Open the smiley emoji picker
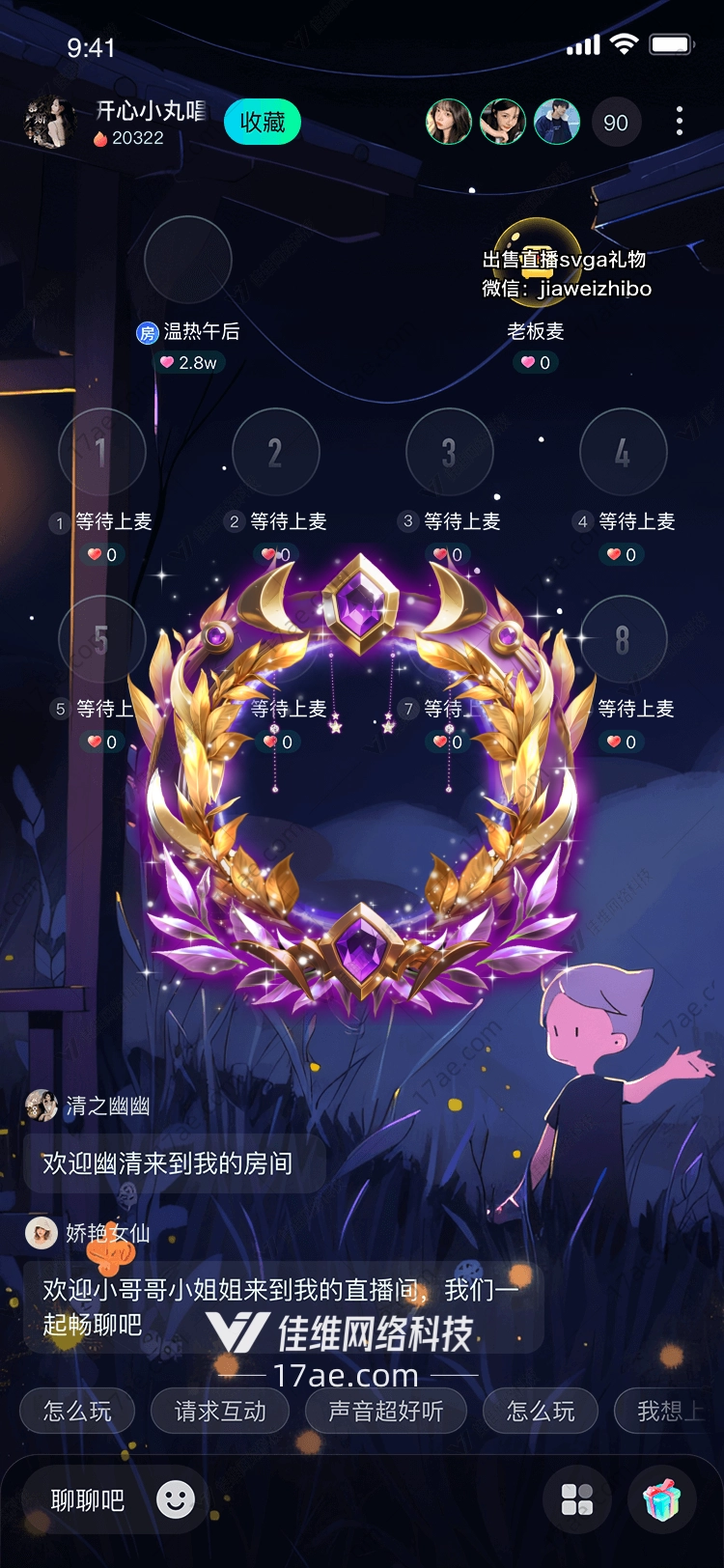 point(176,1499)
